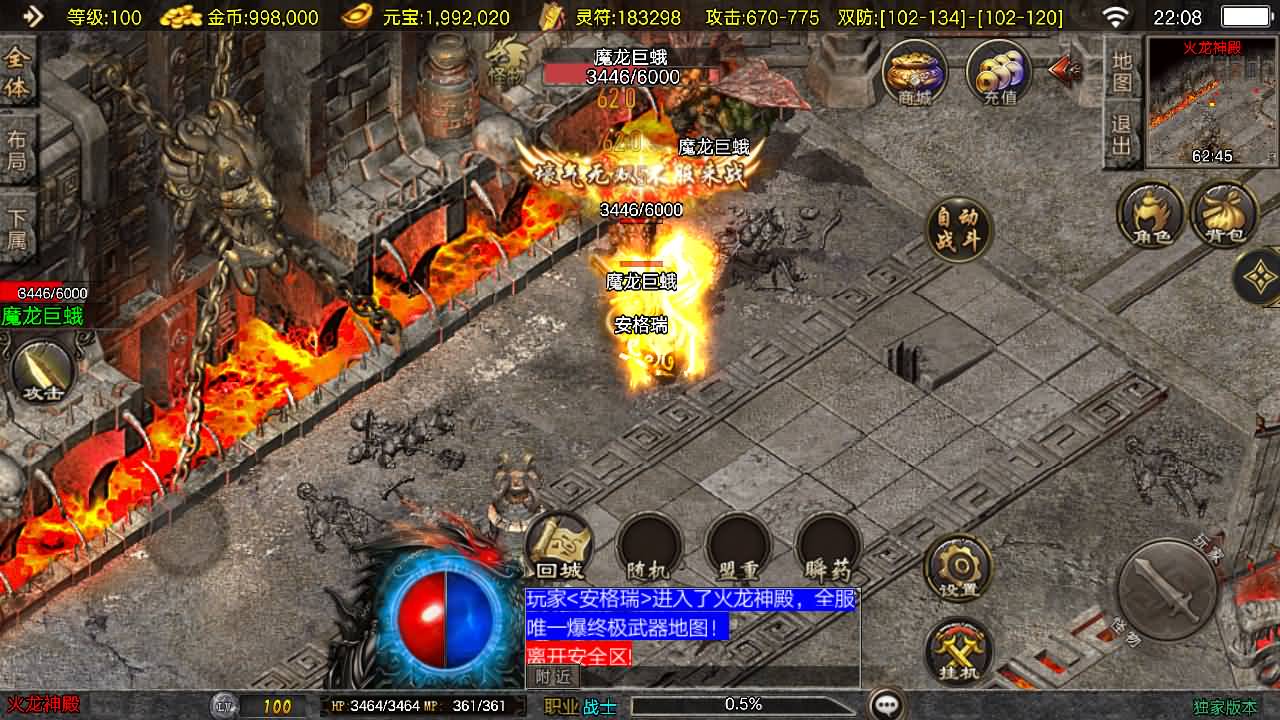Open the 角色 character sheet
Image resolution: width=1280 pixels, height=720 pixels.
[x=1151, y=214]
